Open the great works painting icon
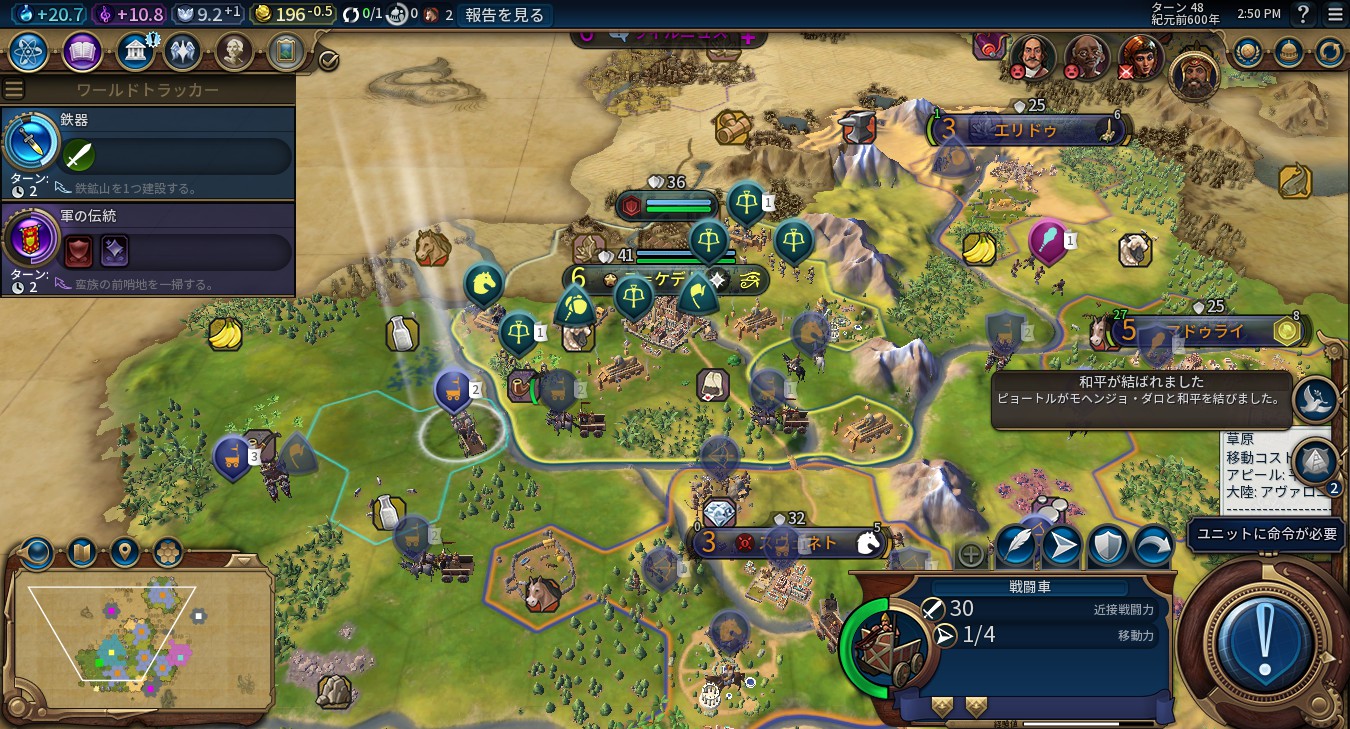 (x=285, y=52)
